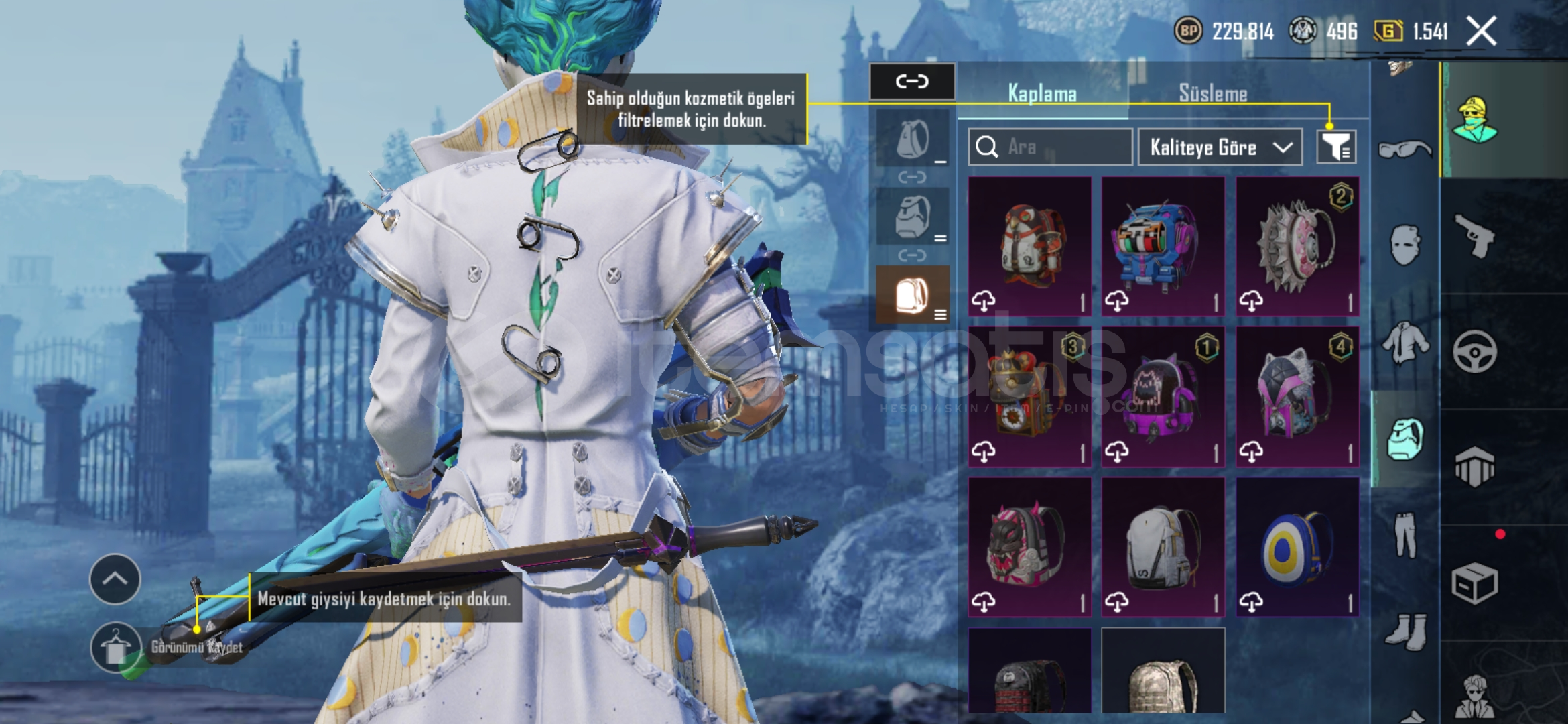Select the Kaplama tab
The width and height of the screenshot is (1568, 724).
point(1042,94)
